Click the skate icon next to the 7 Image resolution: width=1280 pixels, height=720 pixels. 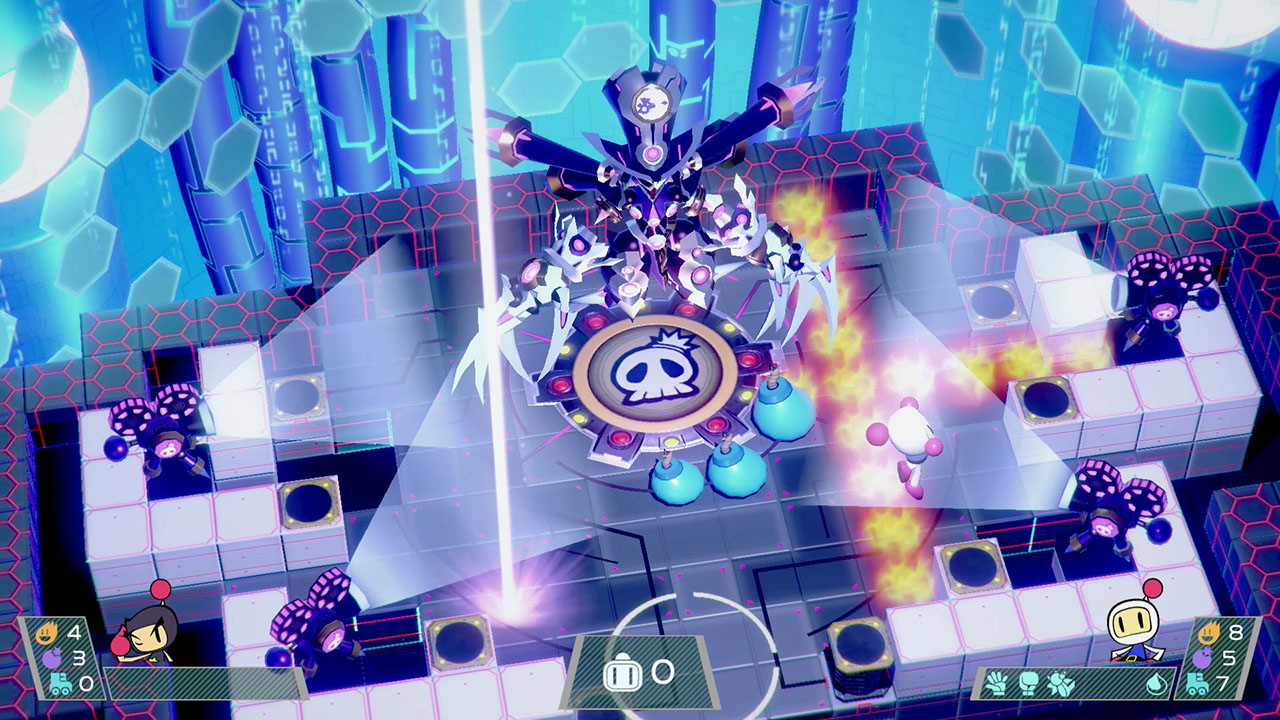1198,684
